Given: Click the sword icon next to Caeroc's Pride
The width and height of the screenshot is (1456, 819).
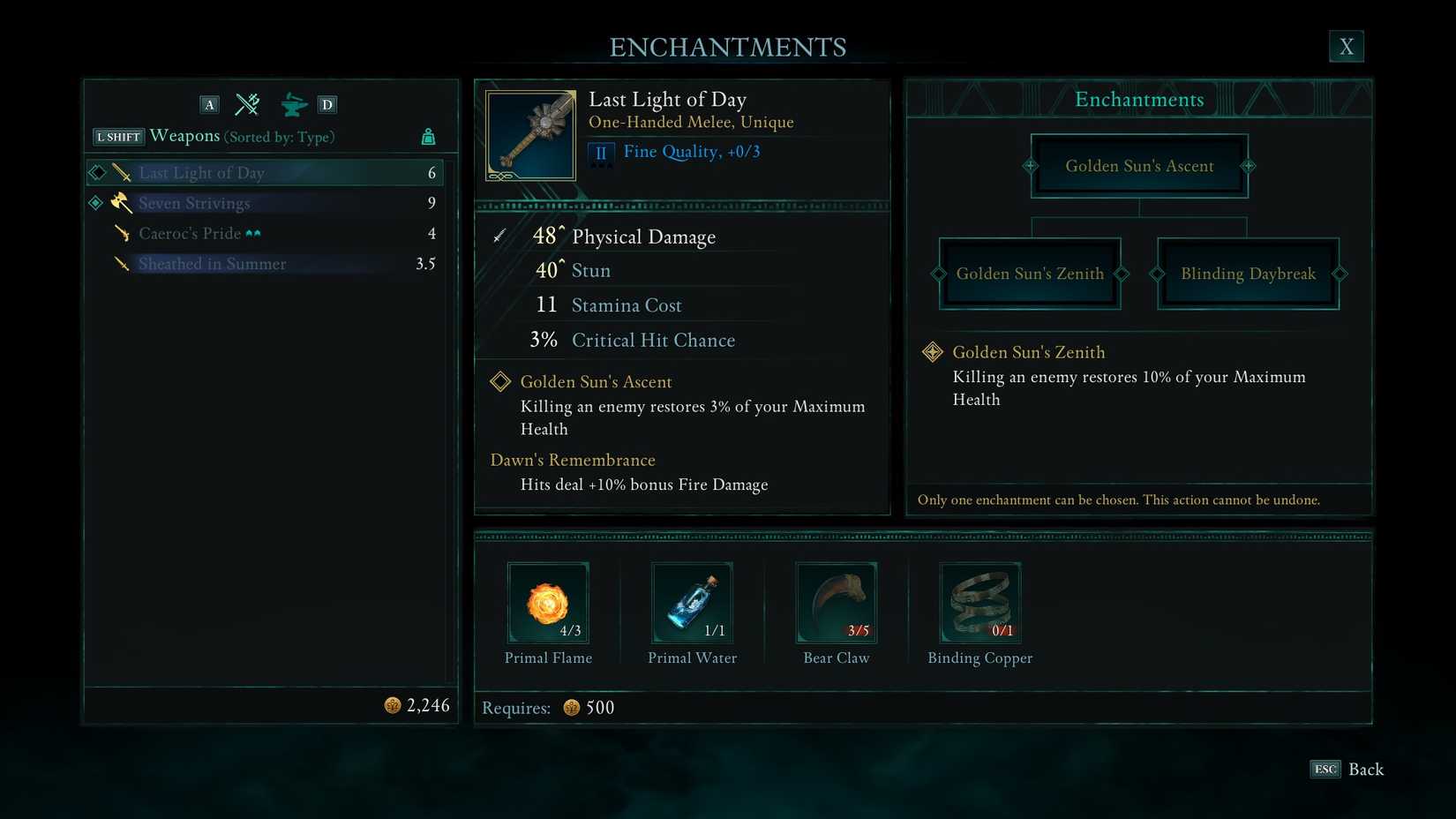Looking at the screenshot, I should click(121, 233).
